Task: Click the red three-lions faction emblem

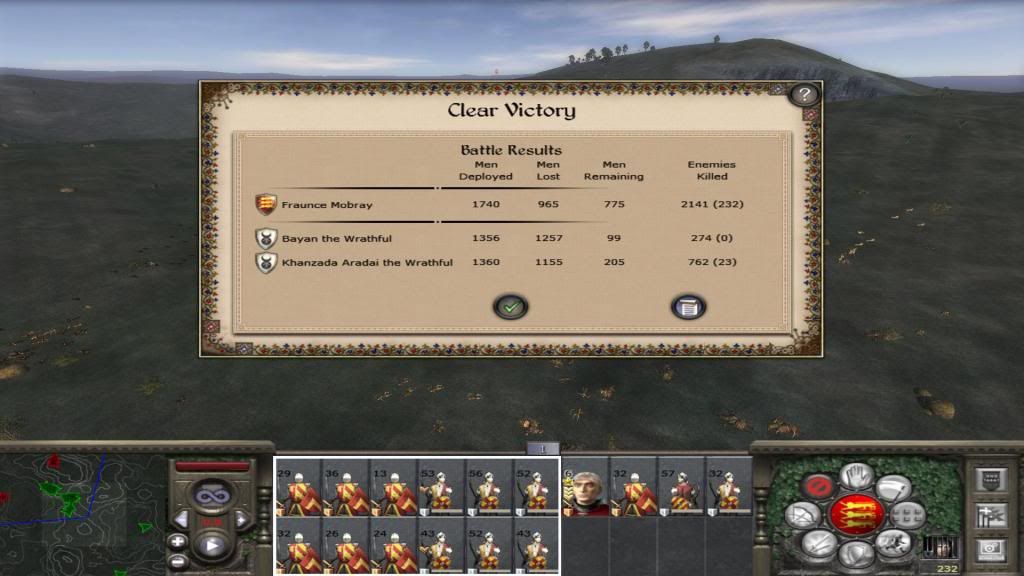Action: pyautogui.click(x=856, y=514)
